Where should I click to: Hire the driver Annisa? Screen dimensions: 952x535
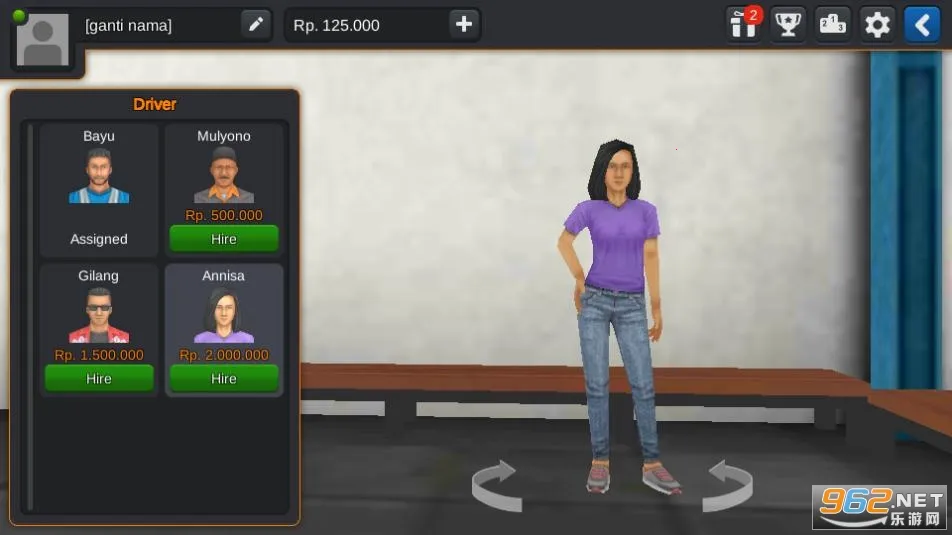point(224,378)
